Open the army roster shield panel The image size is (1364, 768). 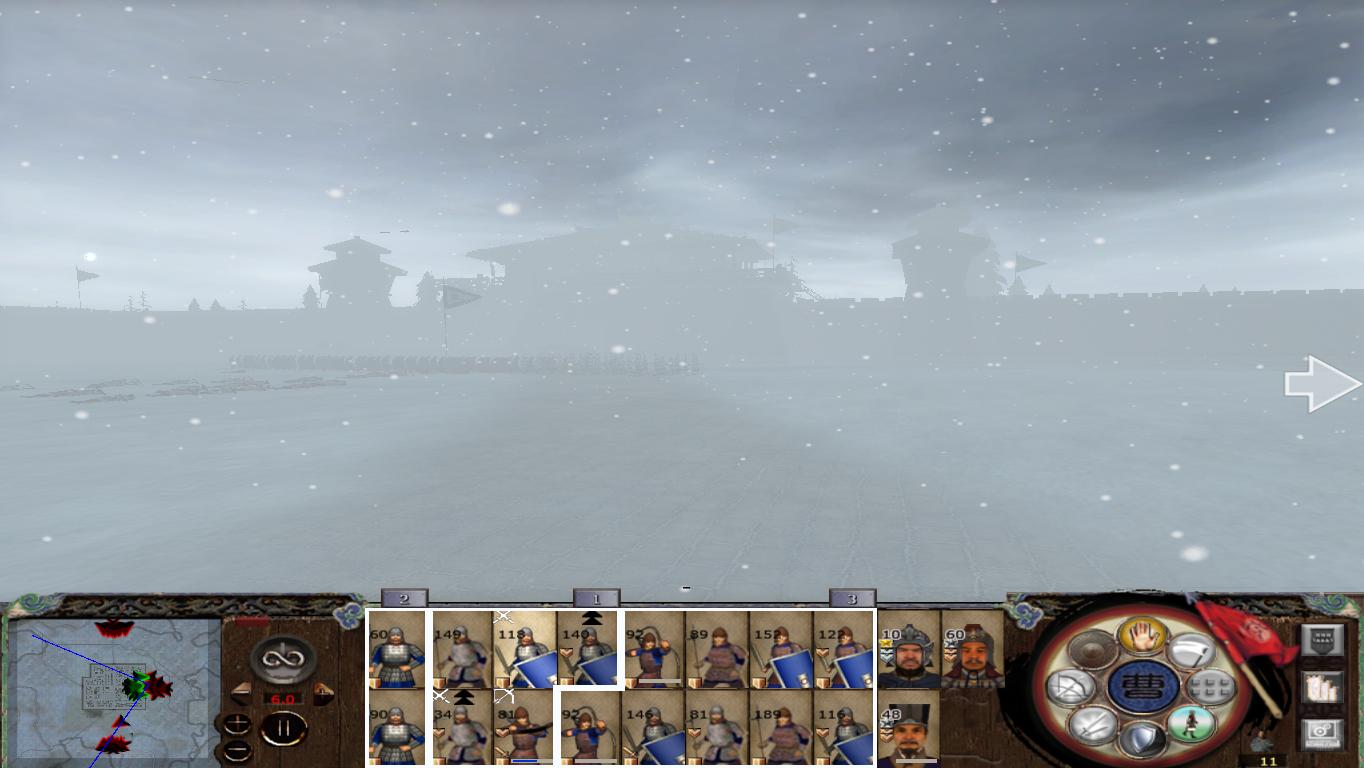(1323, 638)
